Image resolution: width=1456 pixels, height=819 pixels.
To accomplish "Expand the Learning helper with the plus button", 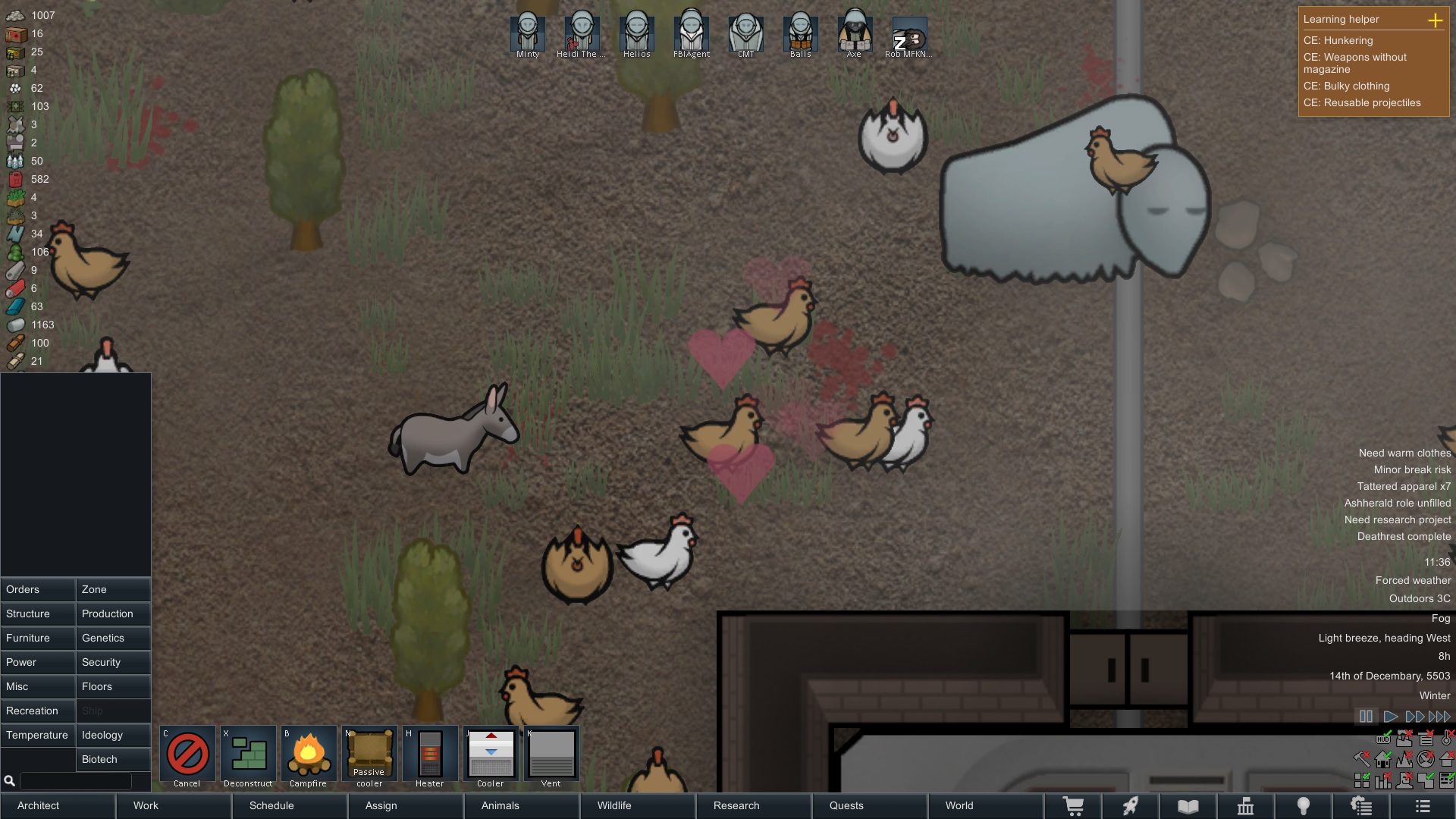I will 1436,21.
